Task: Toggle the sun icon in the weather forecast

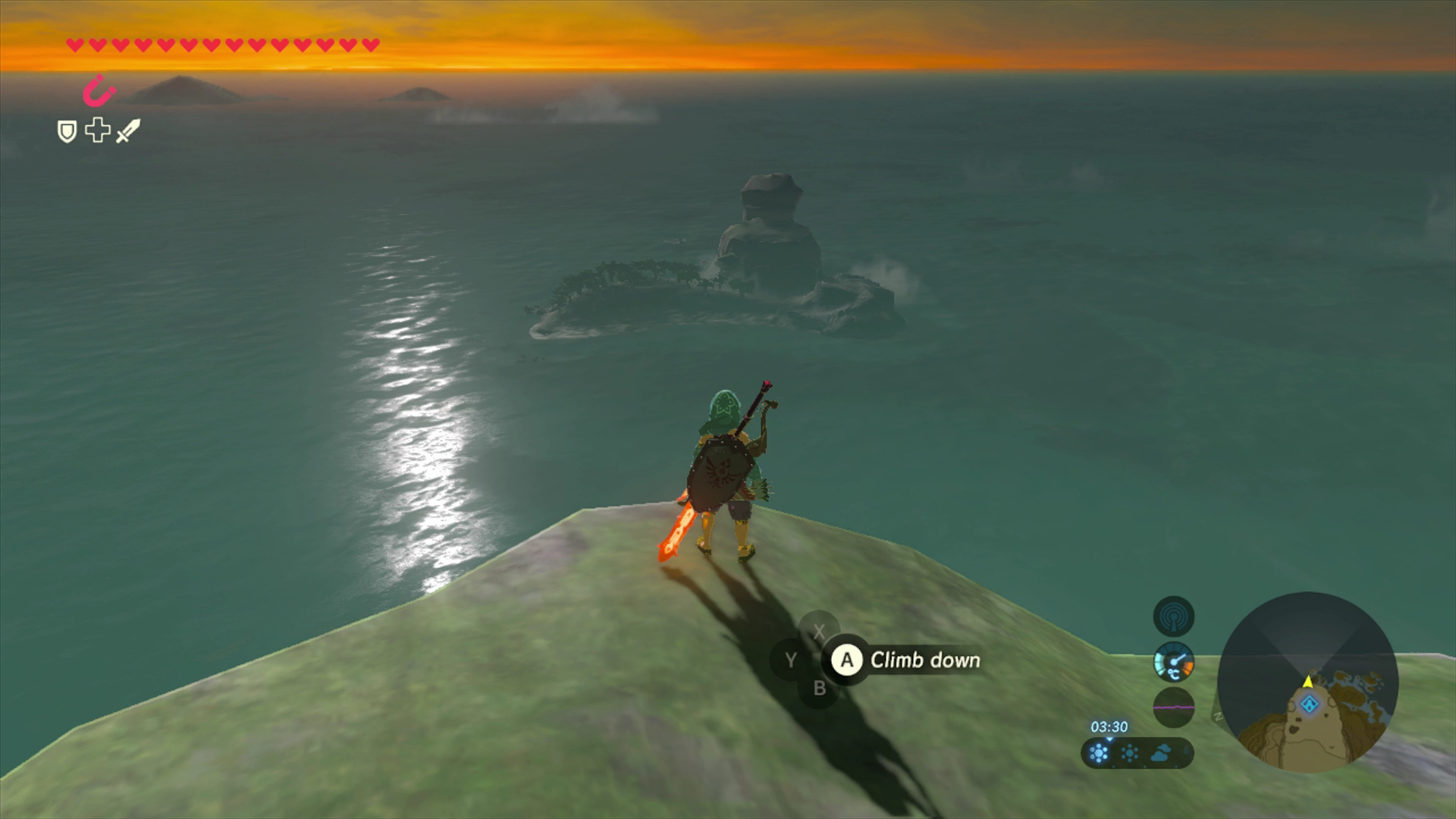Action: [x=1129, y=753]
